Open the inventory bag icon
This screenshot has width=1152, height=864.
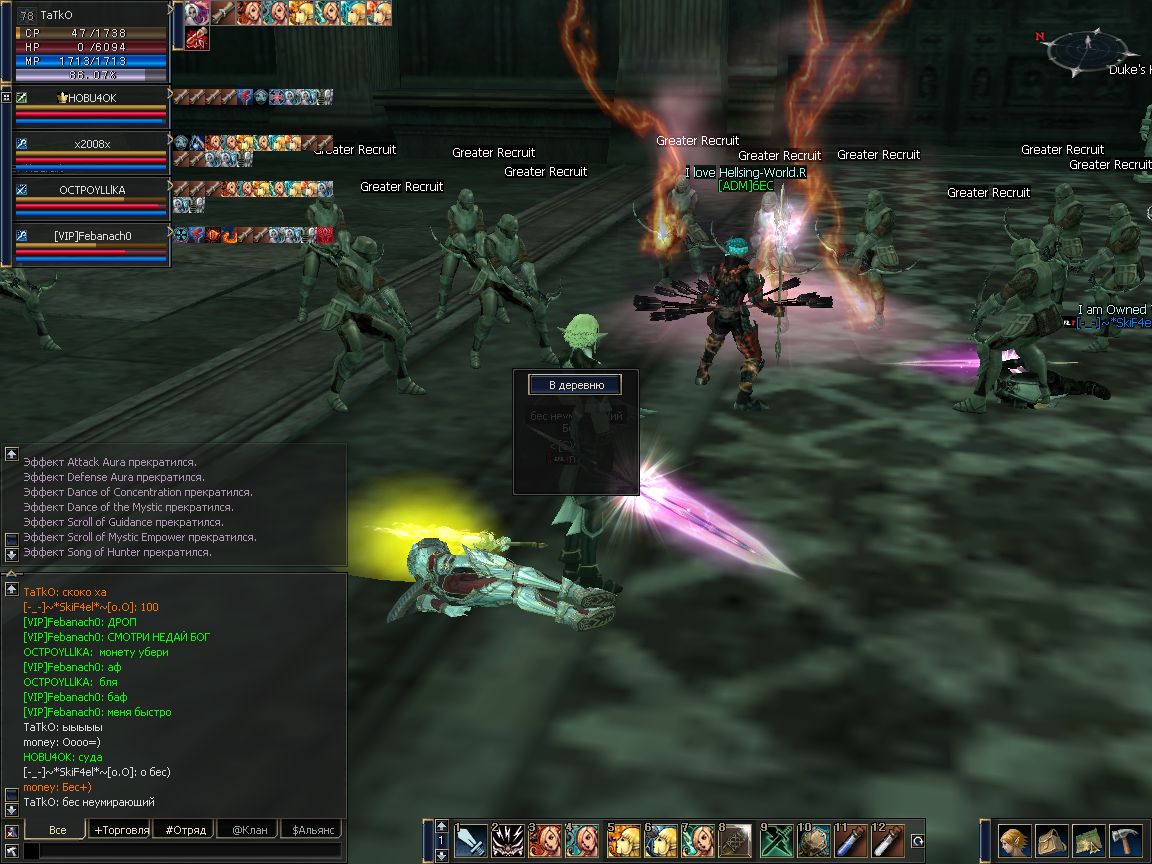click(1052, 840)
